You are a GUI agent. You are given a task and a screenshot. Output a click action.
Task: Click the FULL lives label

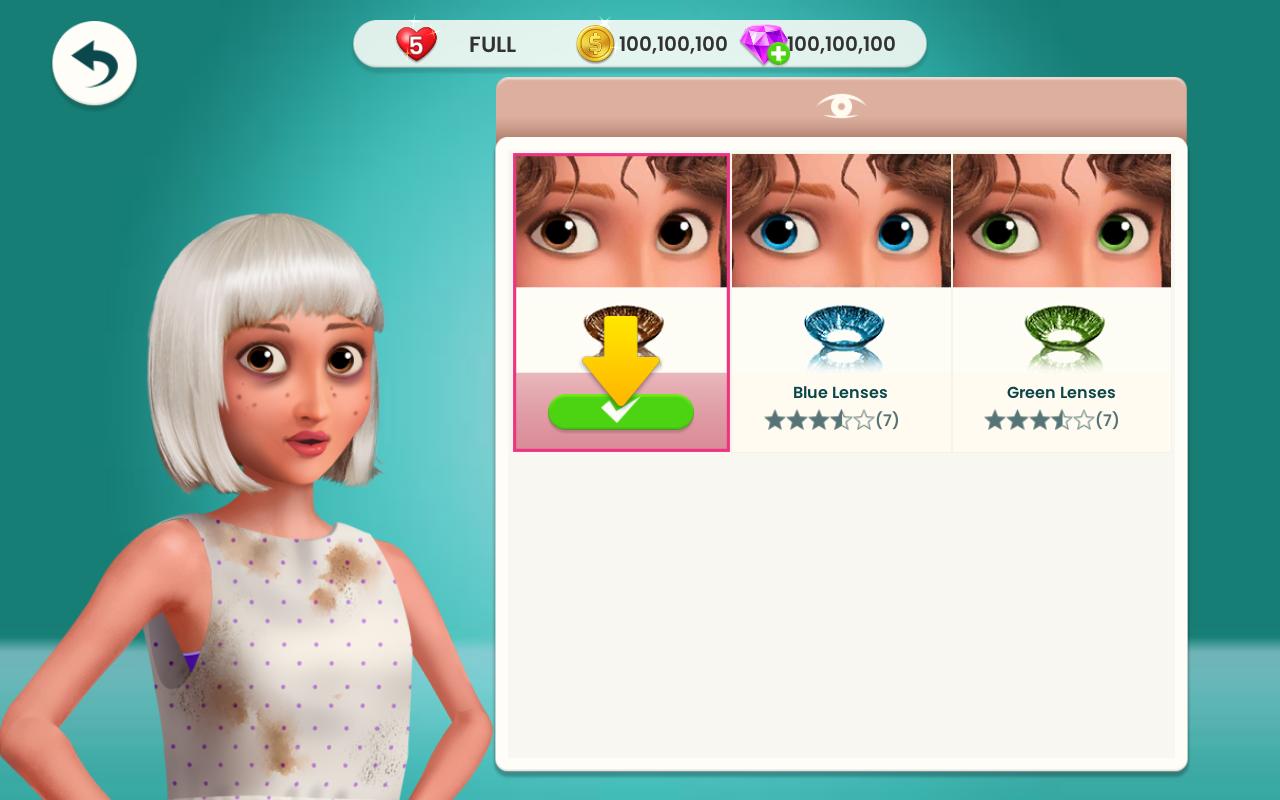(492, 45)
